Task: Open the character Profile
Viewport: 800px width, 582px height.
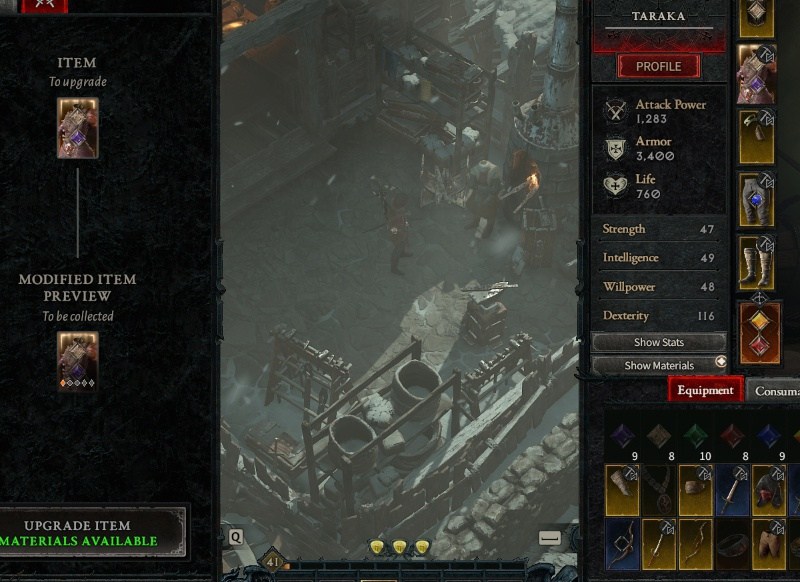Action: (658, 67)
